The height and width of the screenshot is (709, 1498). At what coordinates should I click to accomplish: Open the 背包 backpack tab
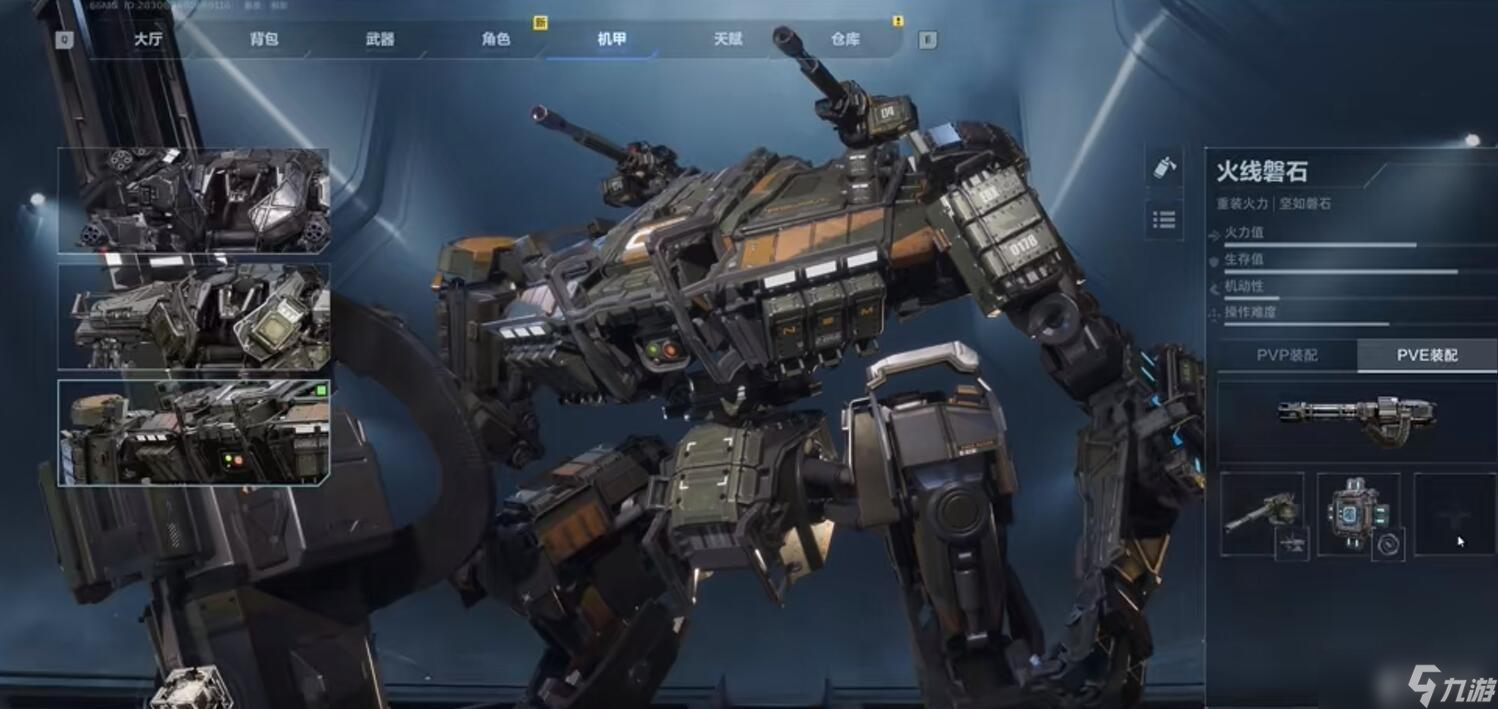coord(264,40)
